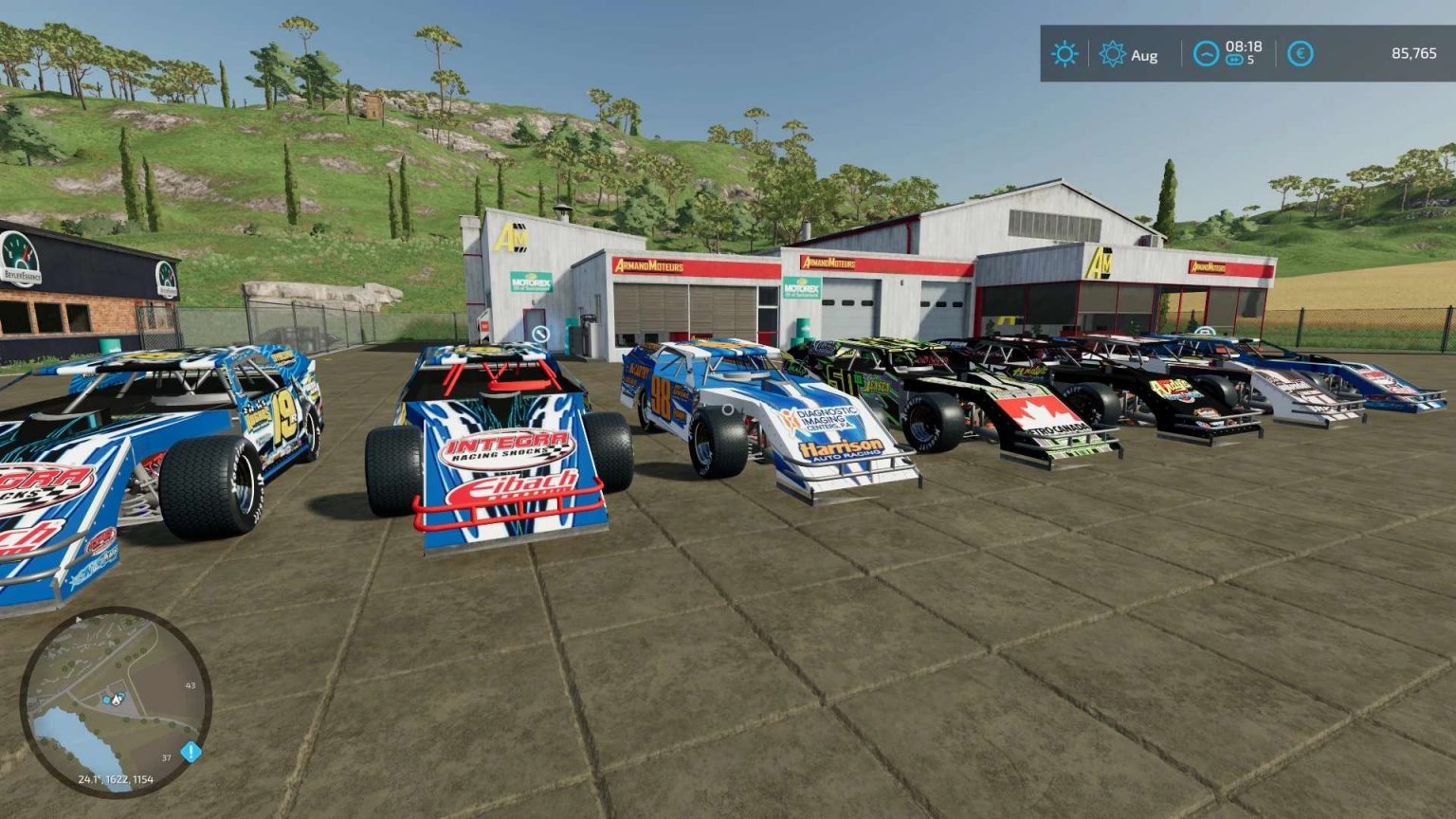Click the weather sun icon in the top HUD
Viewport: 1456px width, 819px height.
(x=1065, y=55)
